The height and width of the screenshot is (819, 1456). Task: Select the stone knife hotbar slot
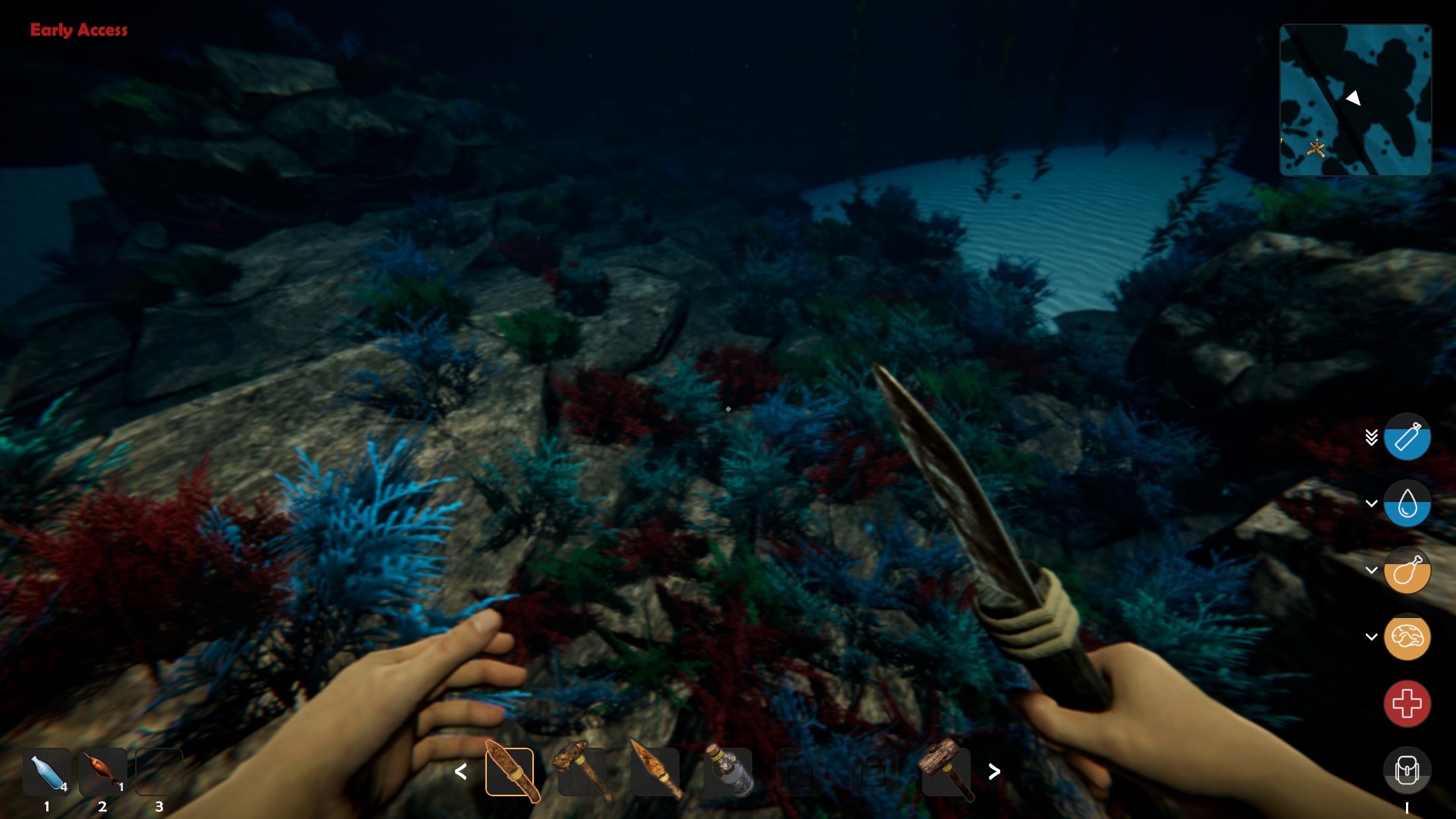tap(510, 772)
